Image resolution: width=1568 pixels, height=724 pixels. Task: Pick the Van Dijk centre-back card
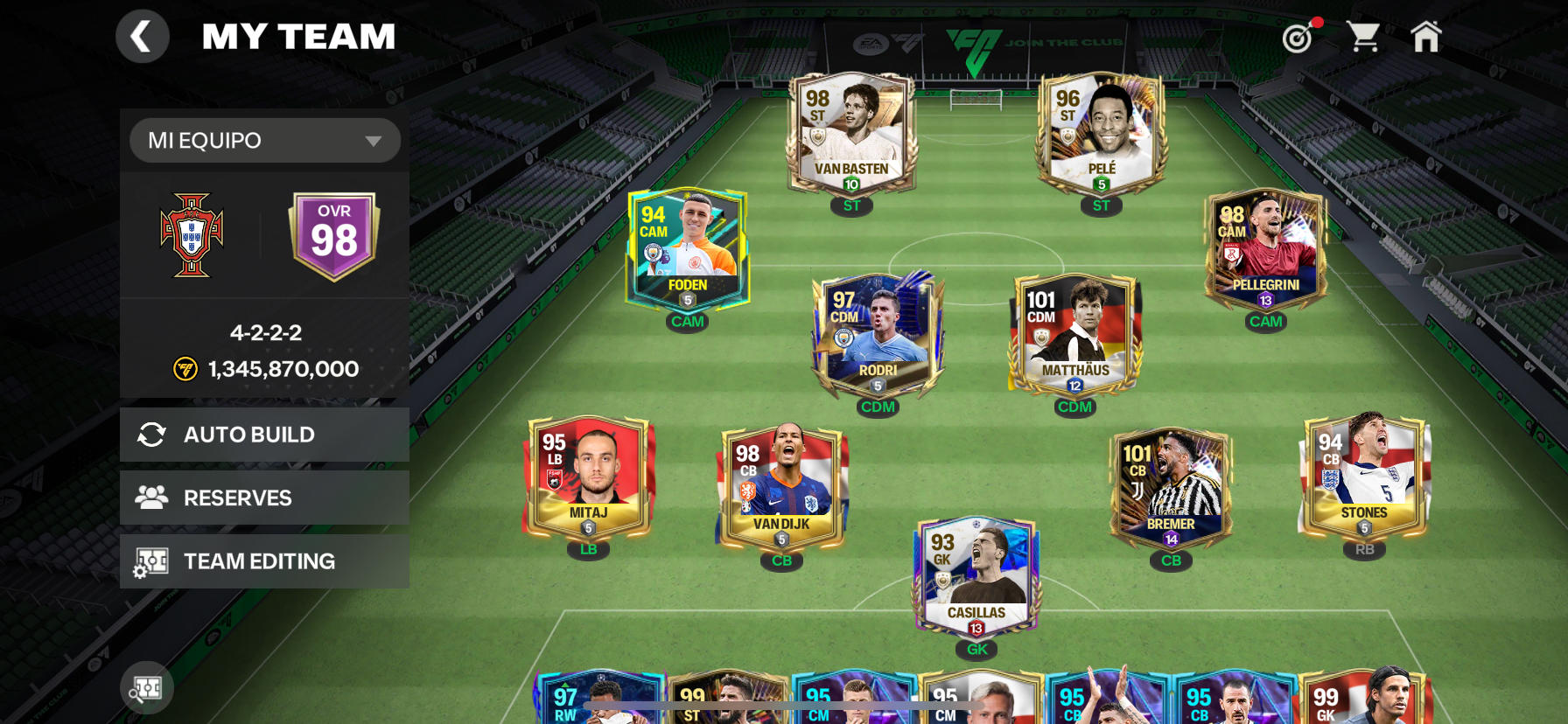[781, 489]
